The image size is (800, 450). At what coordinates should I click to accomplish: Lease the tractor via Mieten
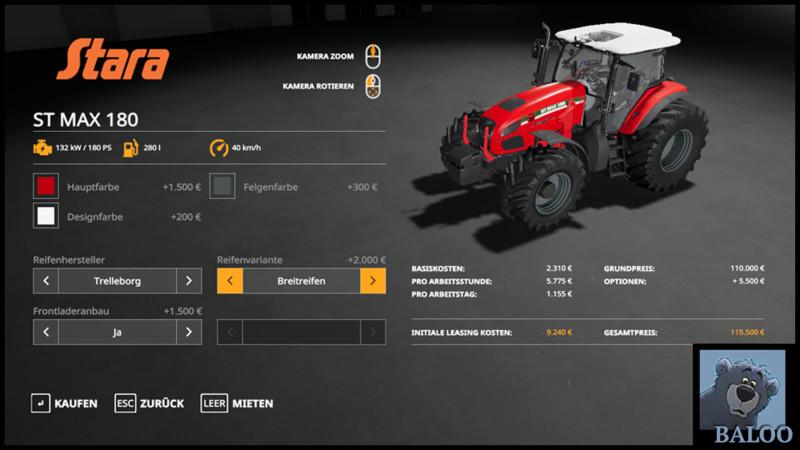238,403
